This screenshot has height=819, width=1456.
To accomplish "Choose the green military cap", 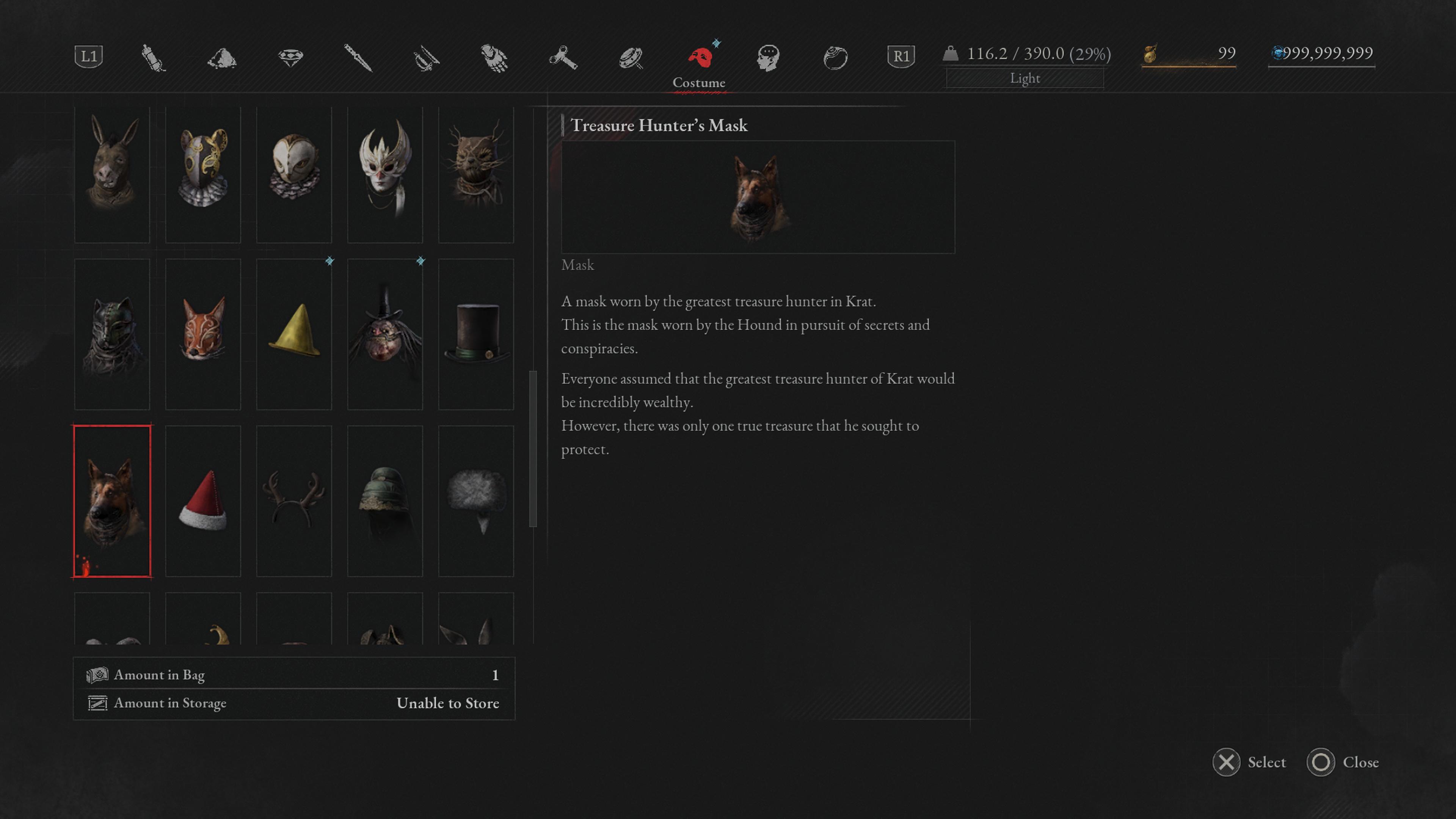I will click(x=385, y=501).
